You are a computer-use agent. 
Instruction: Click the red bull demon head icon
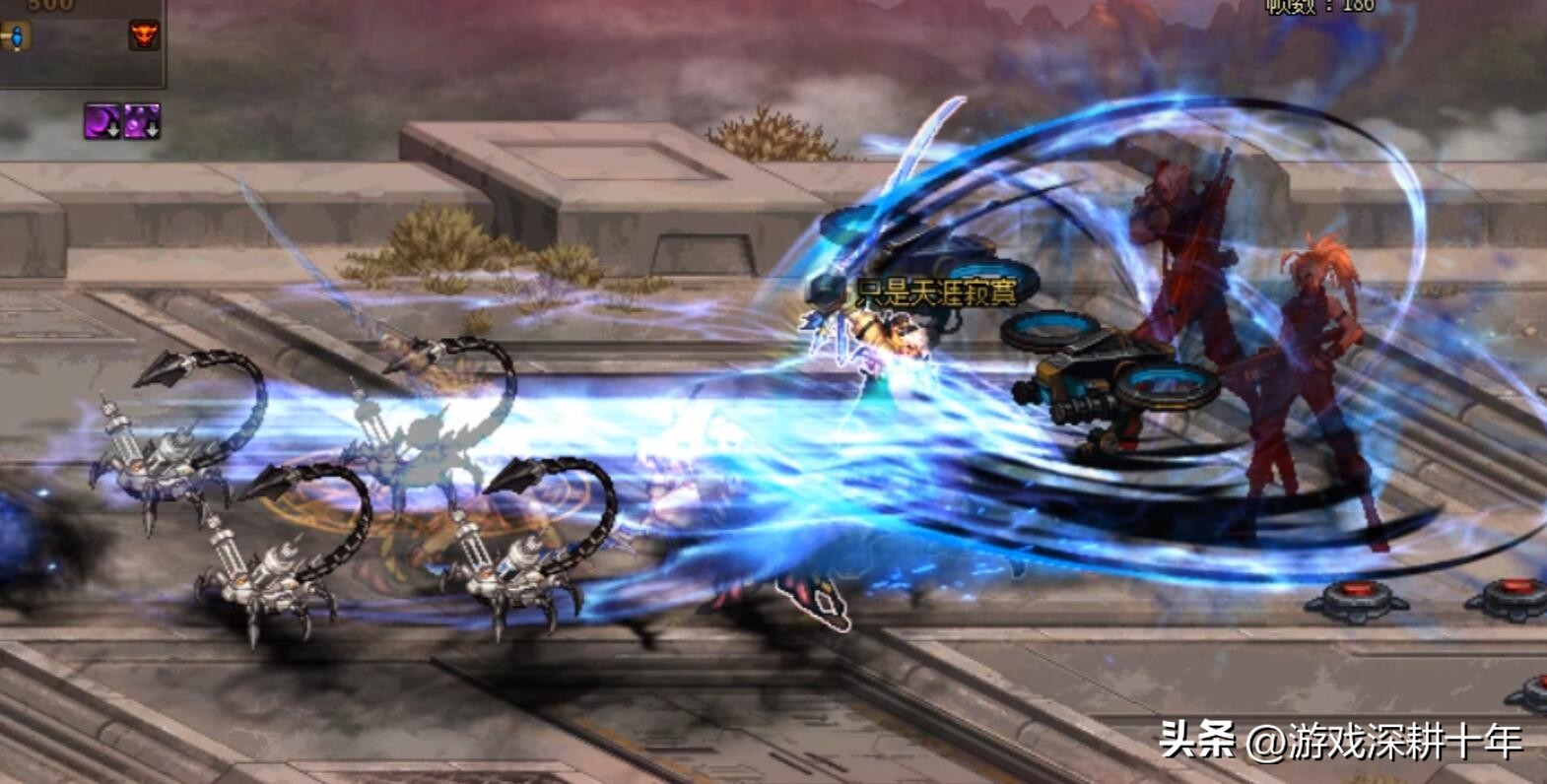point(144,36)
